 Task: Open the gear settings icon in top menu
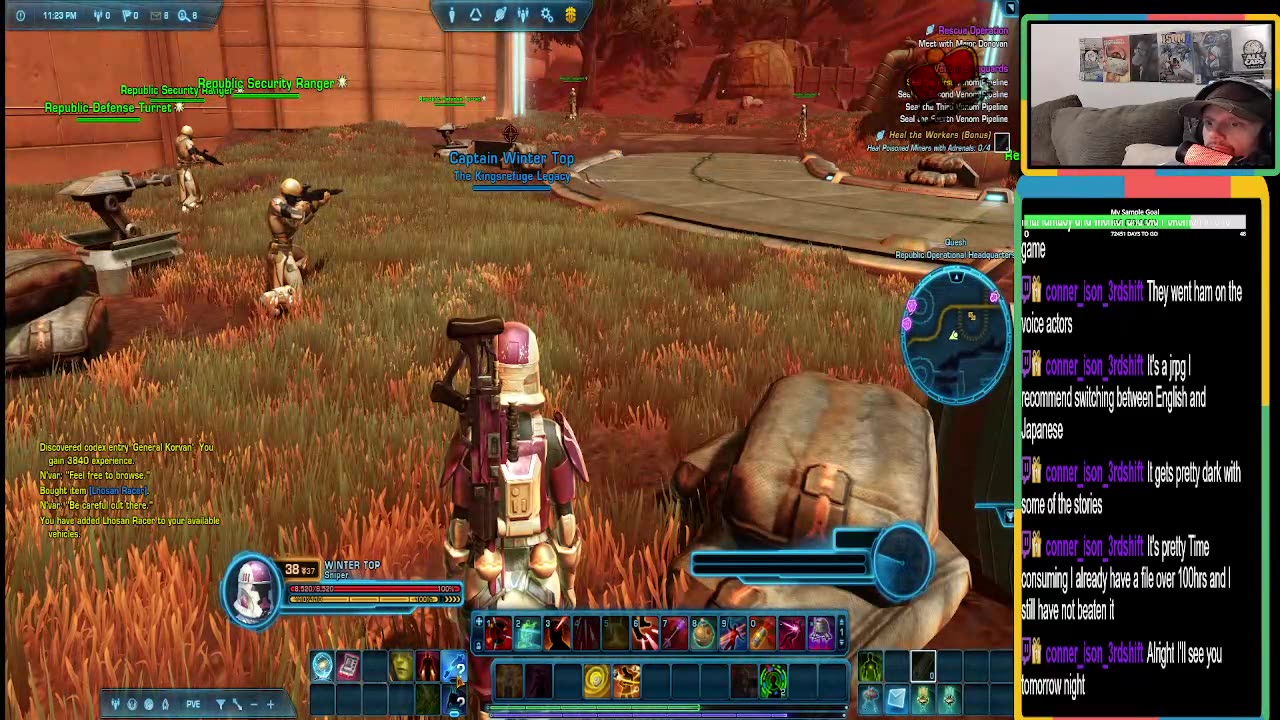tap(547, 15)
